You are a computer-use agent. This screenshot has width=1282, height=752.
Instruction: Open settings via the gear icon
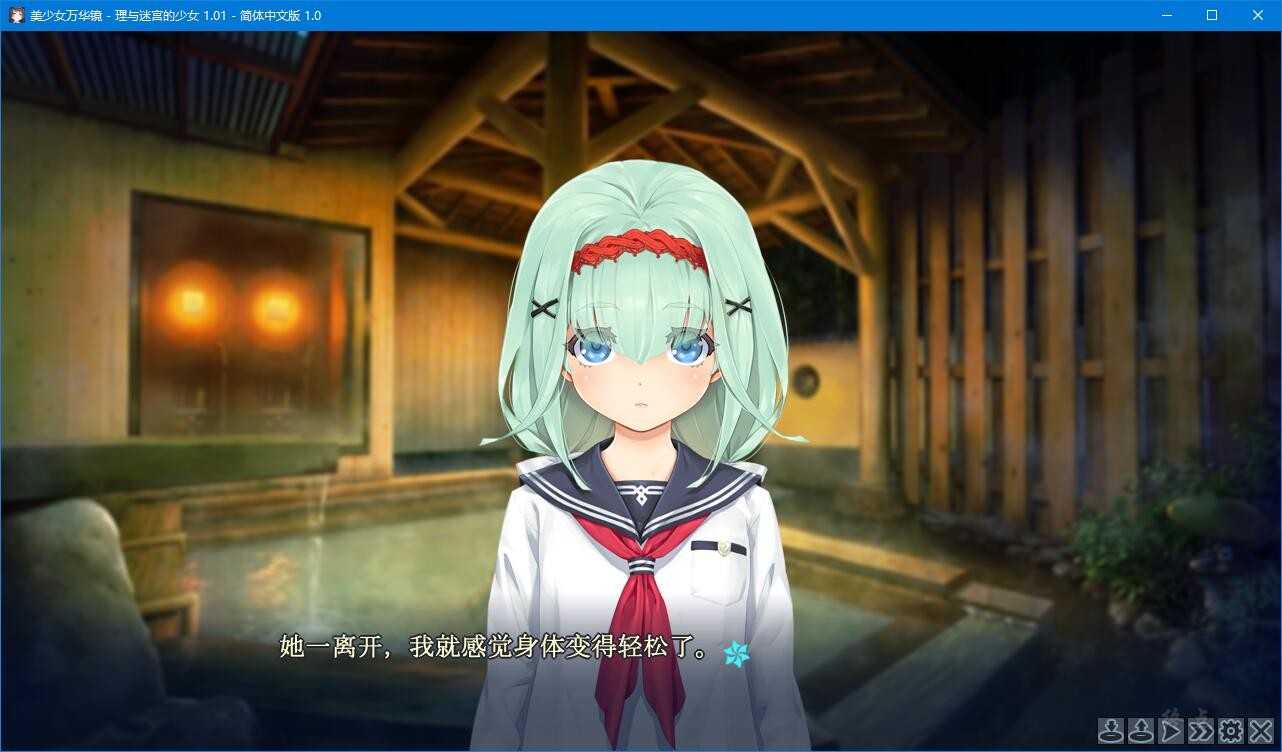click(1230, 731)
